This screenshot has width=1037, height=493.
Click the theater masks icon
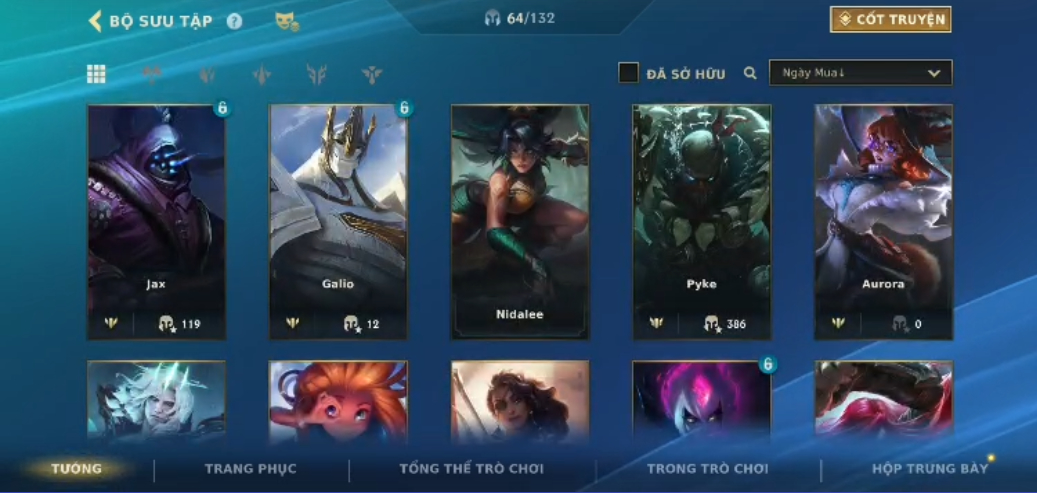coord(287,21)
